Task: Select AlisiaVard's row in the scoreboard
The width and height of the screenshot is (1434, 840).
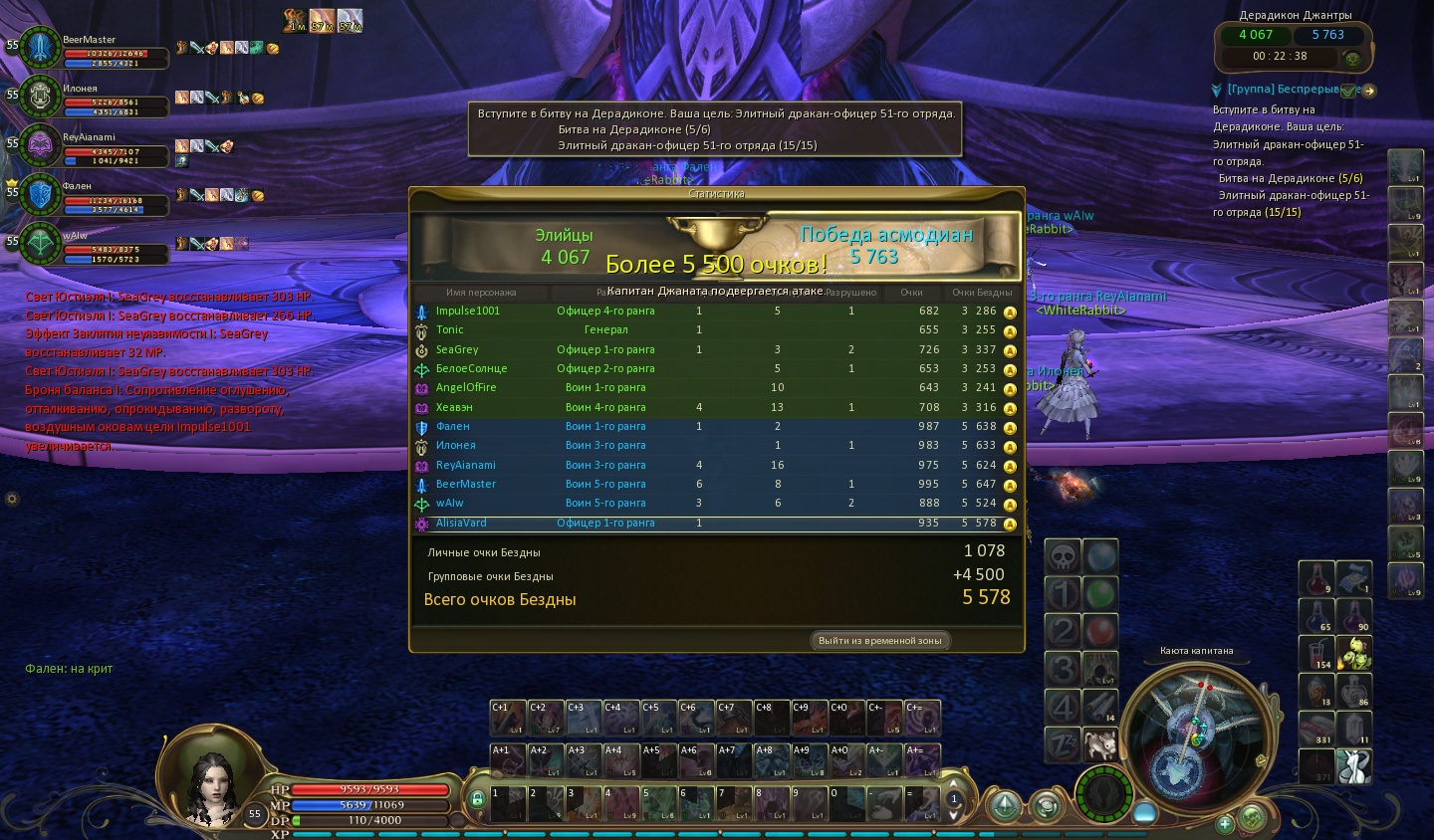Action: click(x=461, y=523)
